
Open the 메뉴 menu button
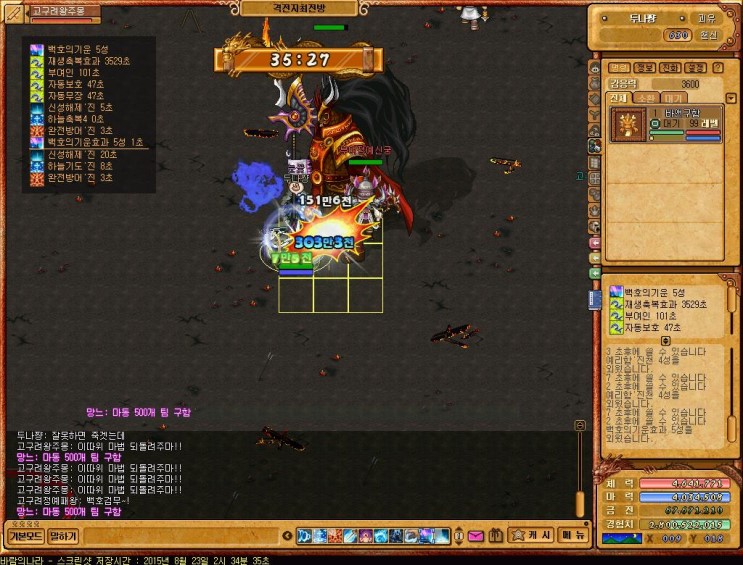click(574, 535)
